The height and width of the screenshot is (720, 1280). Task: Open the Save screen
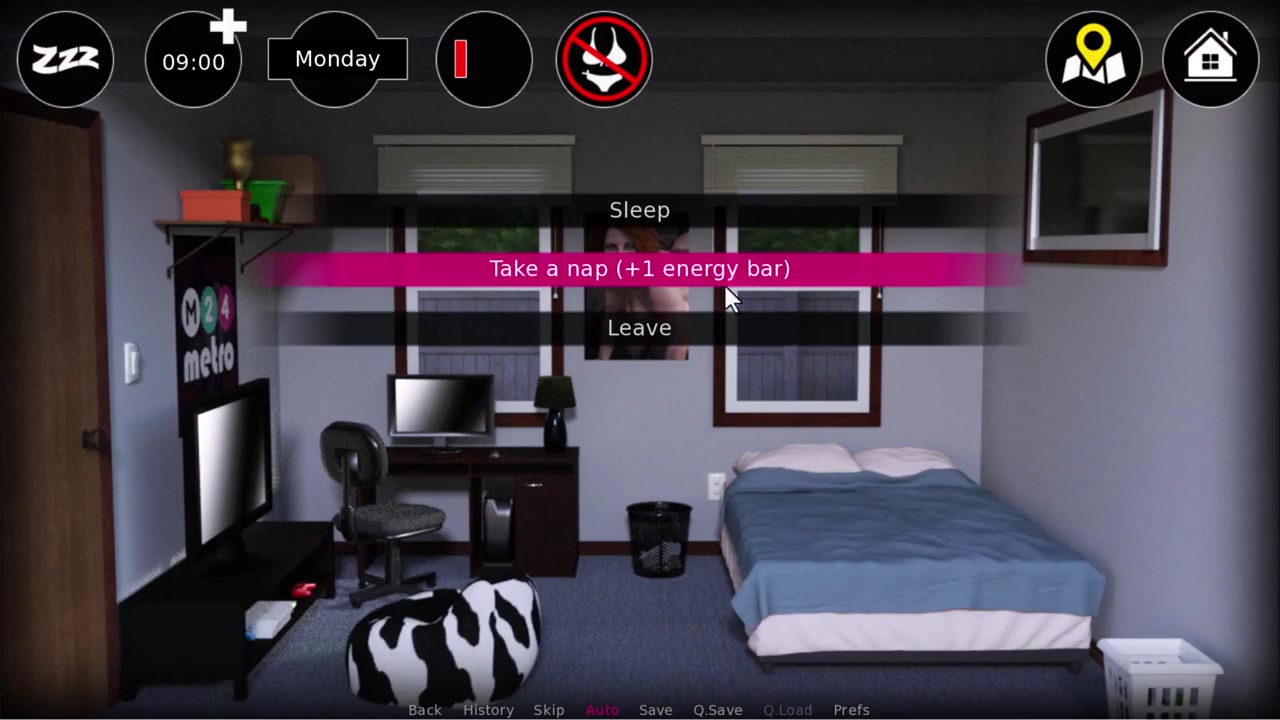coord(656,710)
